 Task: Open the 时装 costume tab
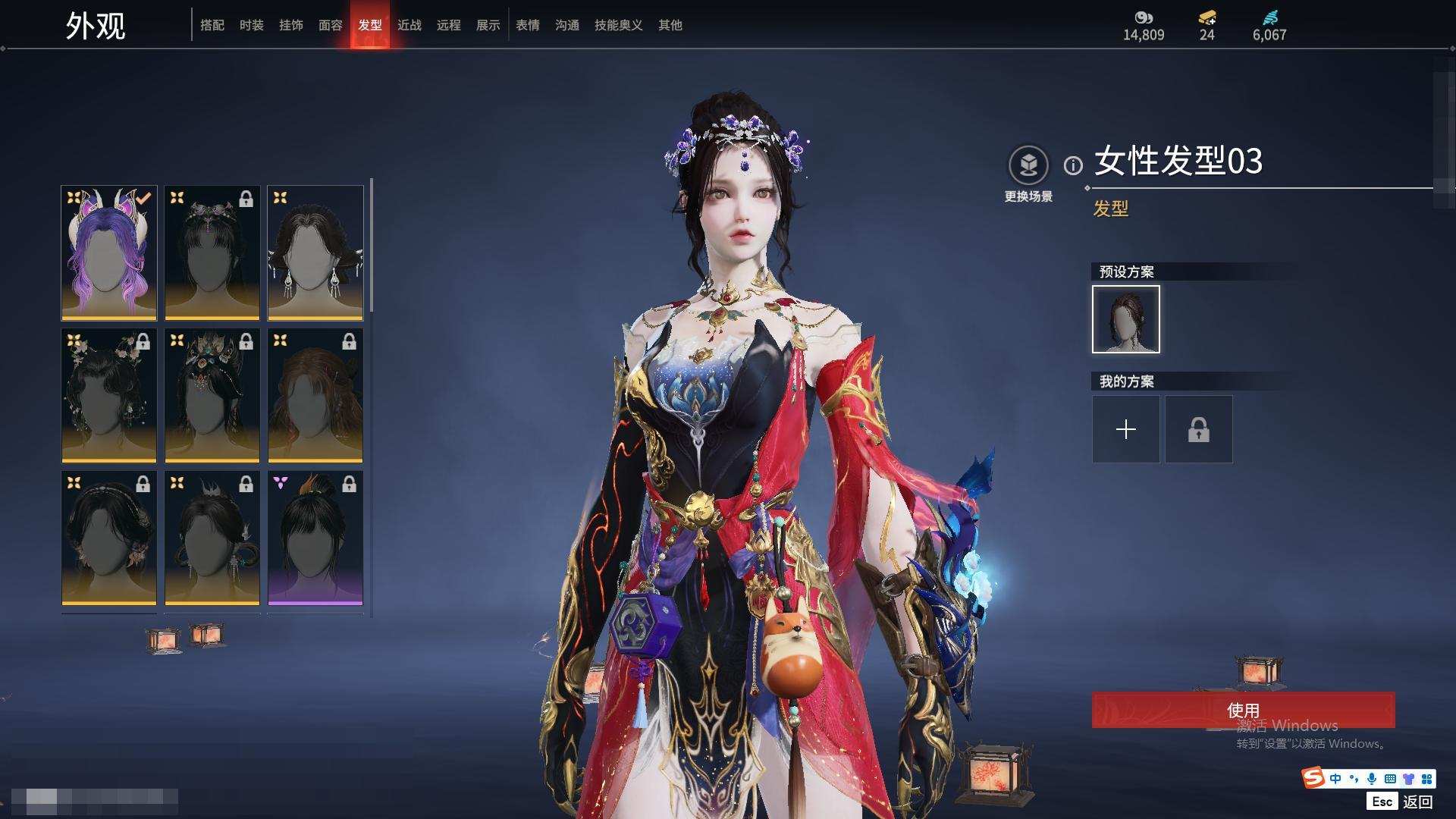(x=252, y=25)
